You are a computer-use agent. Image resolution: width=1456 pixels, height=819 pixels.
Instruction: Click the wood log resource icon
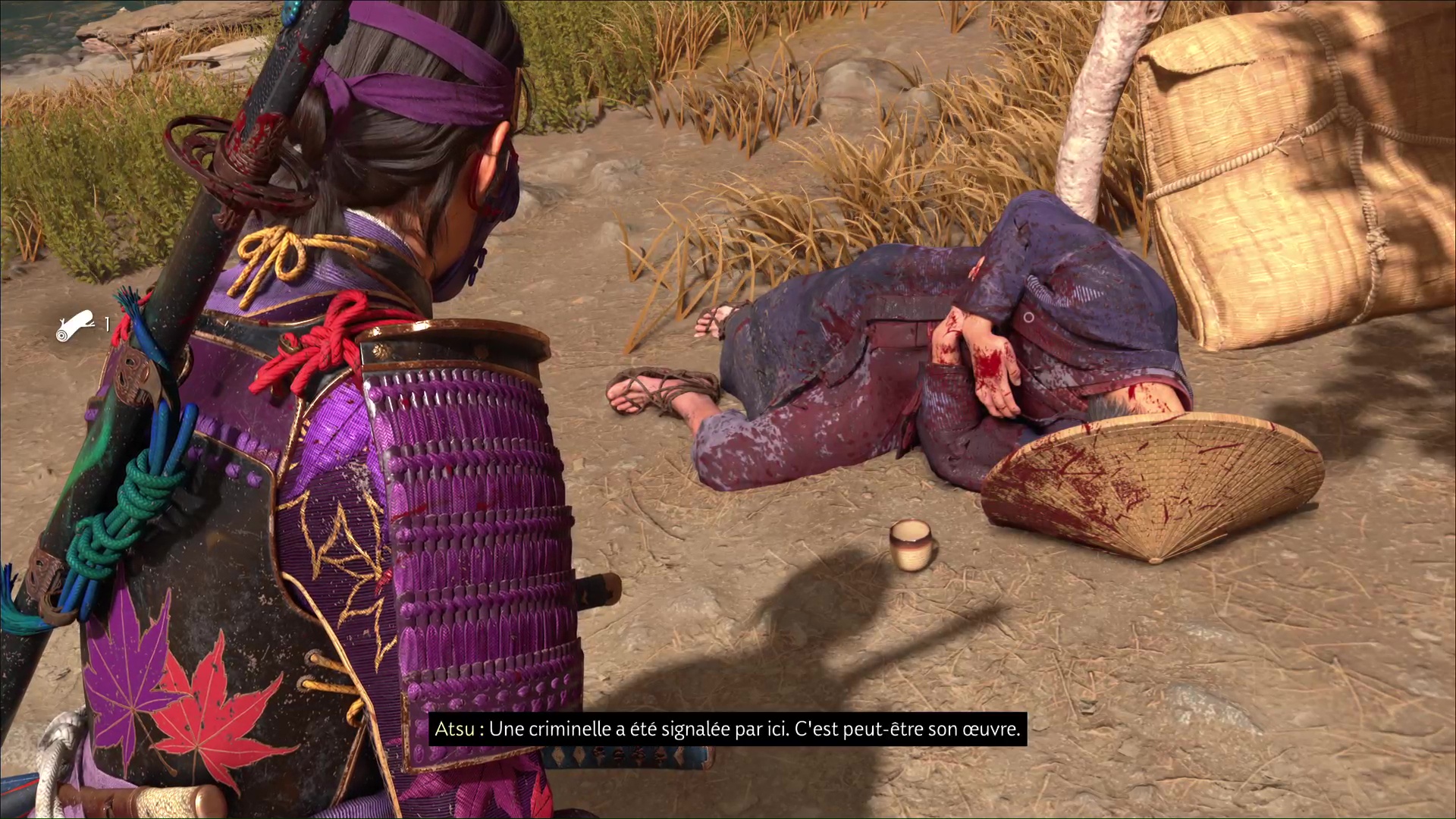pos(75,325)
